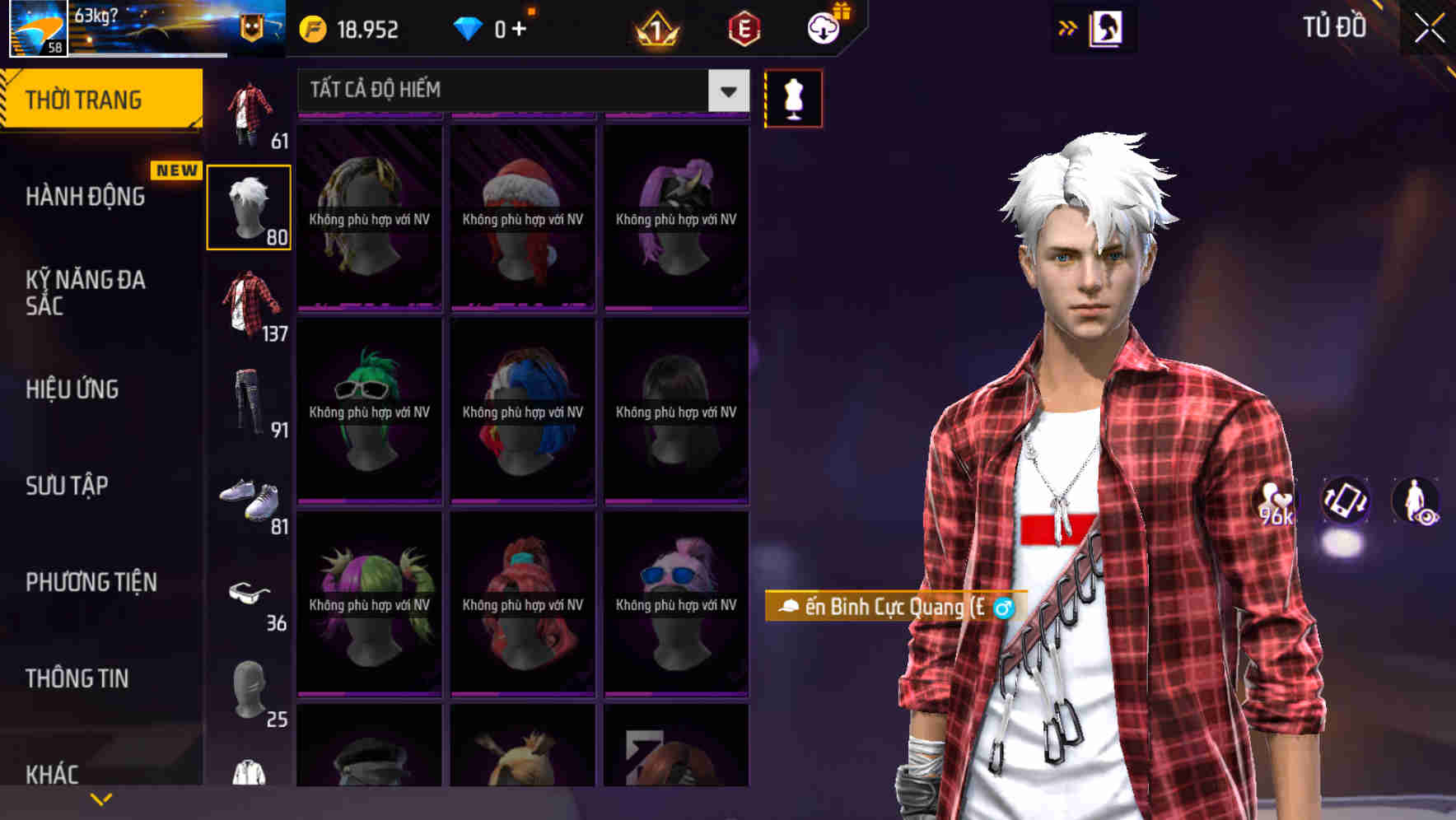
Task: Expand the sidebar with the bottom chevron
Action: (x=101, y=798)
